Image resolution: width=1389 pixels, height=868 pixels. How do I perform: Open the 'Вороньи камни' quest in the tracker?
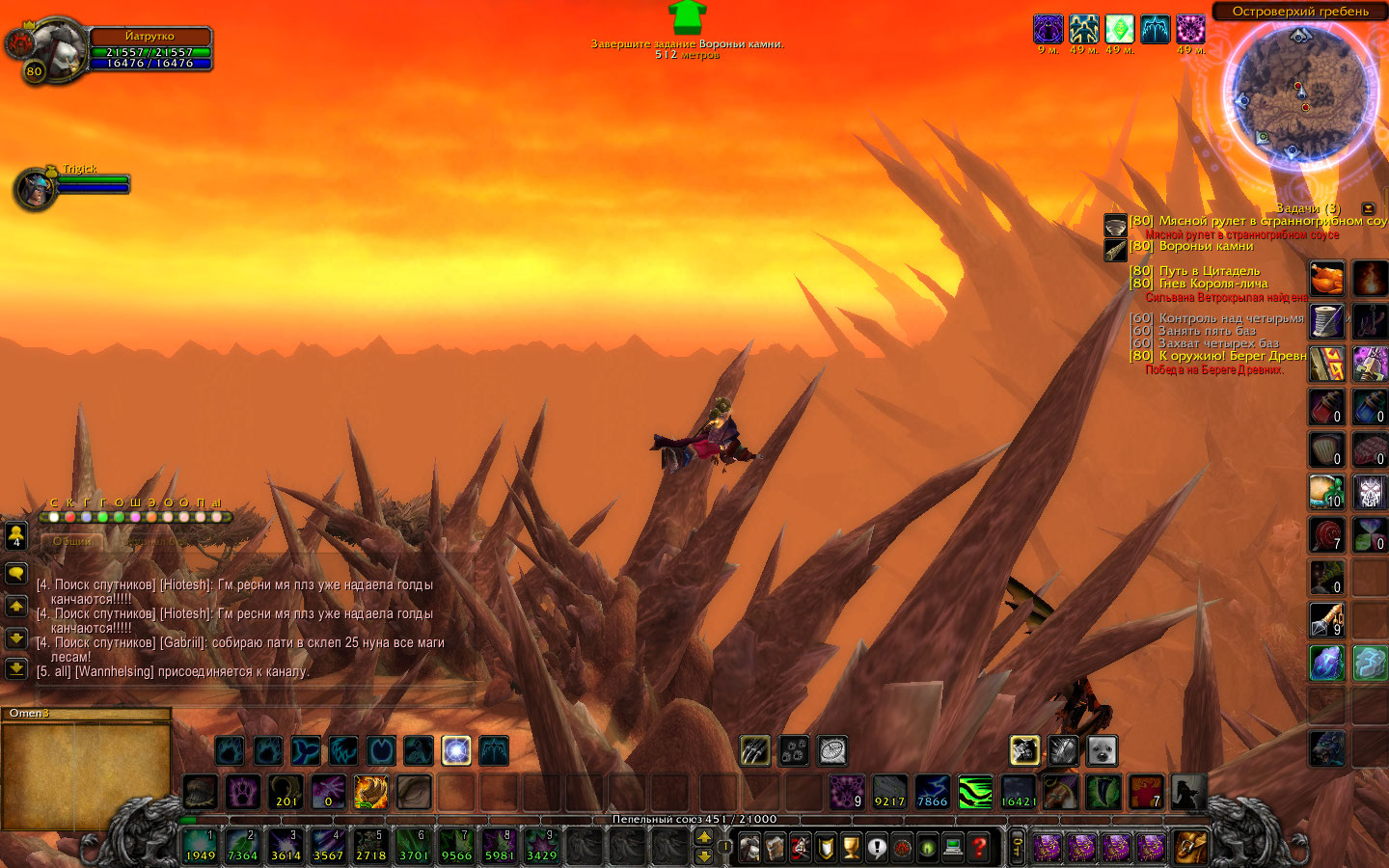tap(1206, 247)
